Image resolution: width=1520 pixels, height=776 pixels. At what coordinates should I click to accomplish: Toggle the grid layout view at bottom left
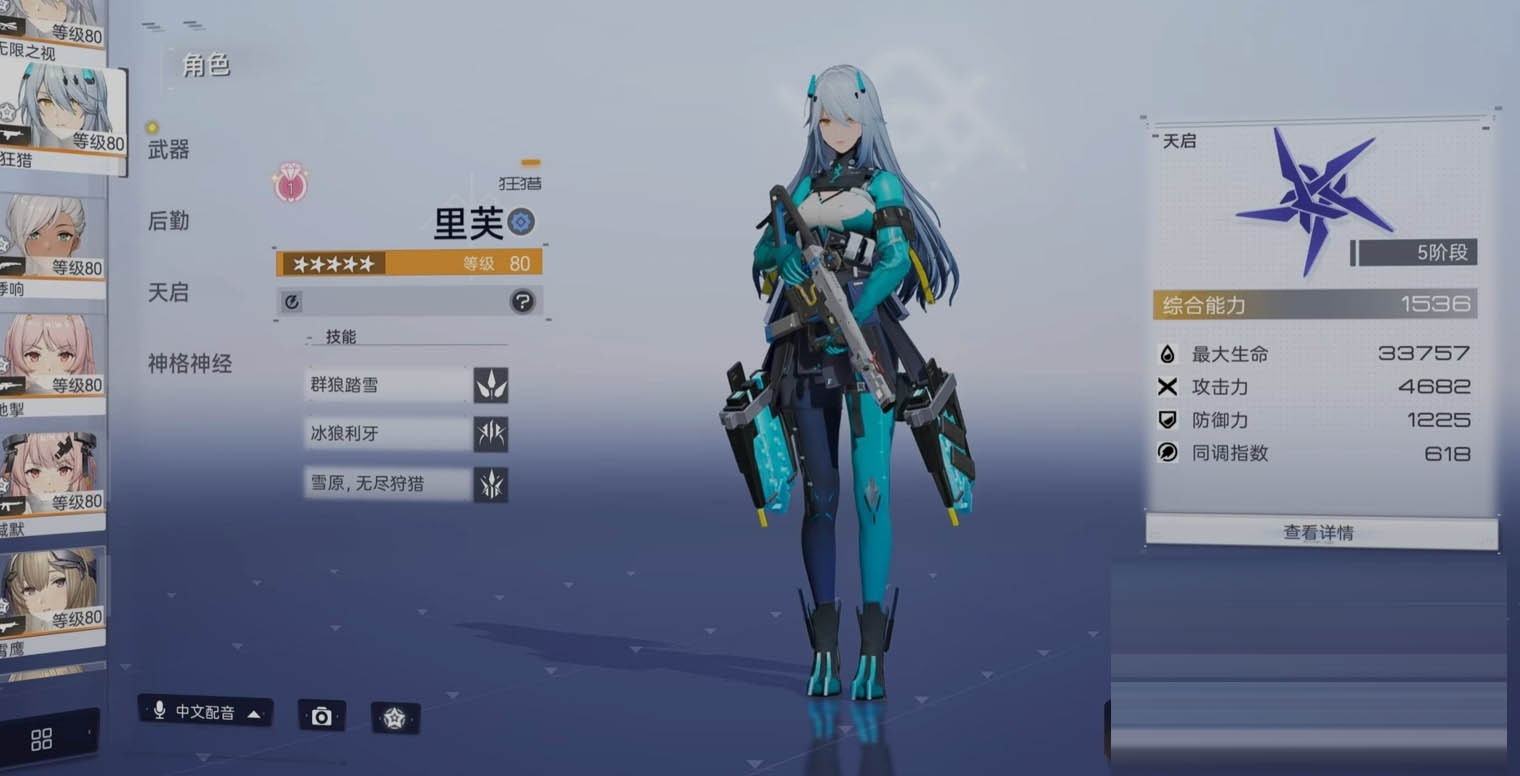(40, 738)
